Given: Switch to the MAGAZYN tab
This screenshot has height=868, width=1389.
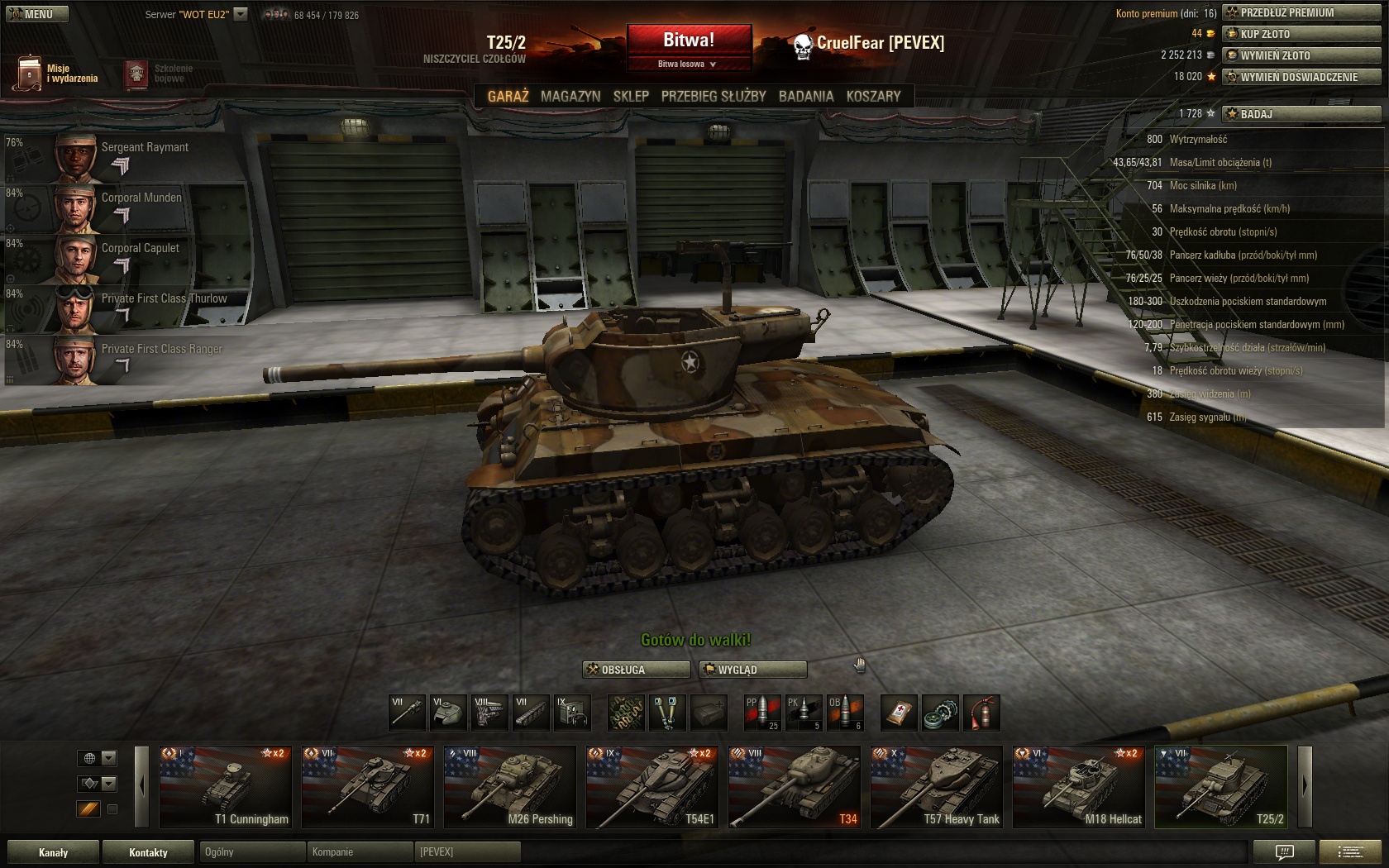Looking at the screenshot, I should coord(570,96).
